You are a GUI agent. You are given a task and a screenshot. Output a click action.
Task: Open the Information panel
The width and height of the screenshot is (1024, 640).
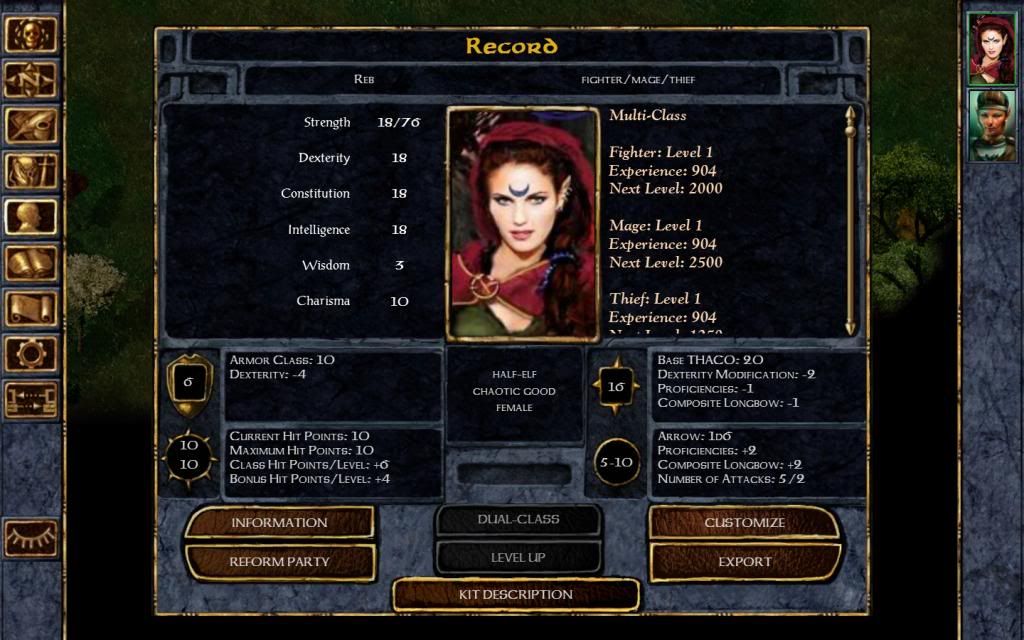point(279,522)
